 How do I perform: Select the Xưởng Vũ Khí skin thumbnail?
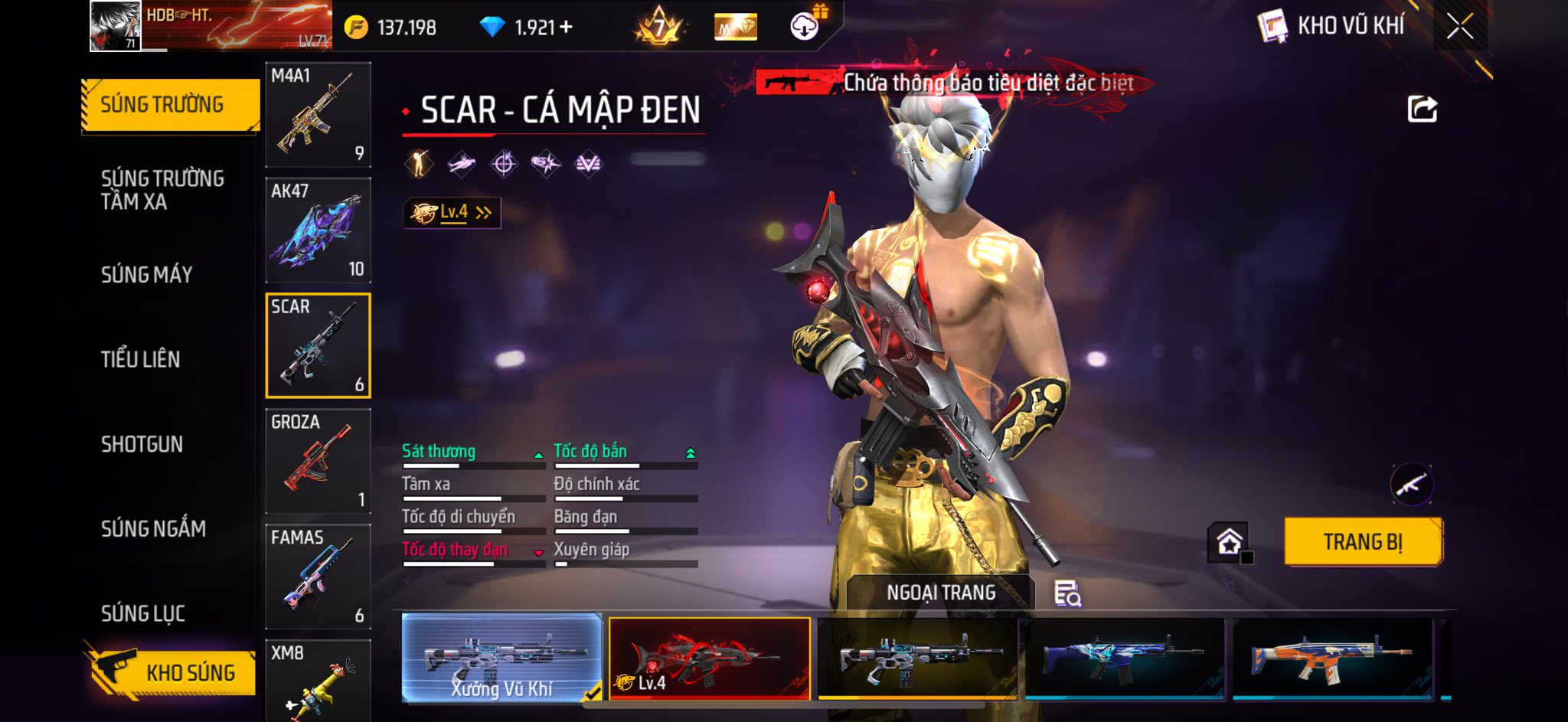point(501,658)
